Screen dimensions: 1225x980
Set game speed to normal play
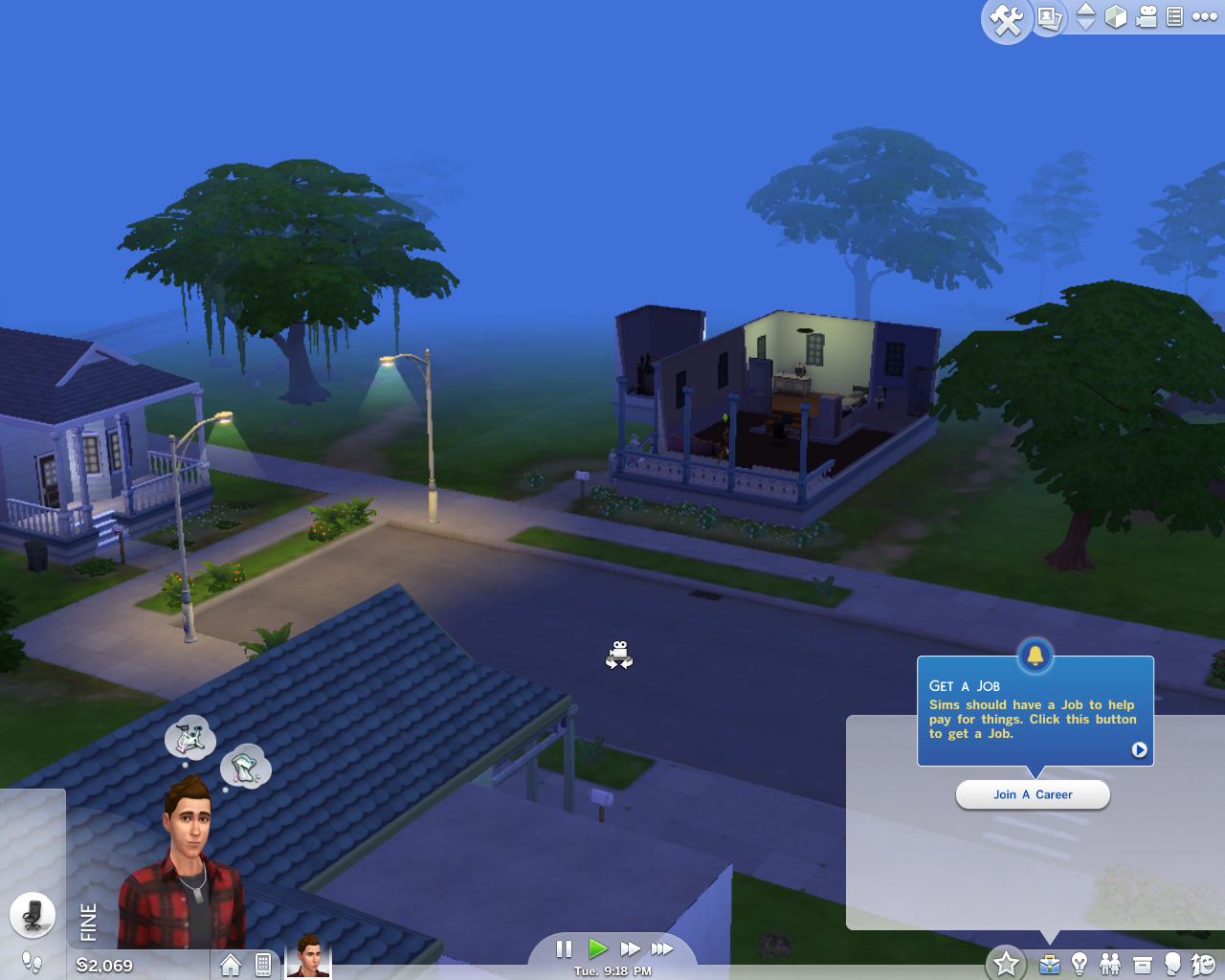tap(598, 948)
